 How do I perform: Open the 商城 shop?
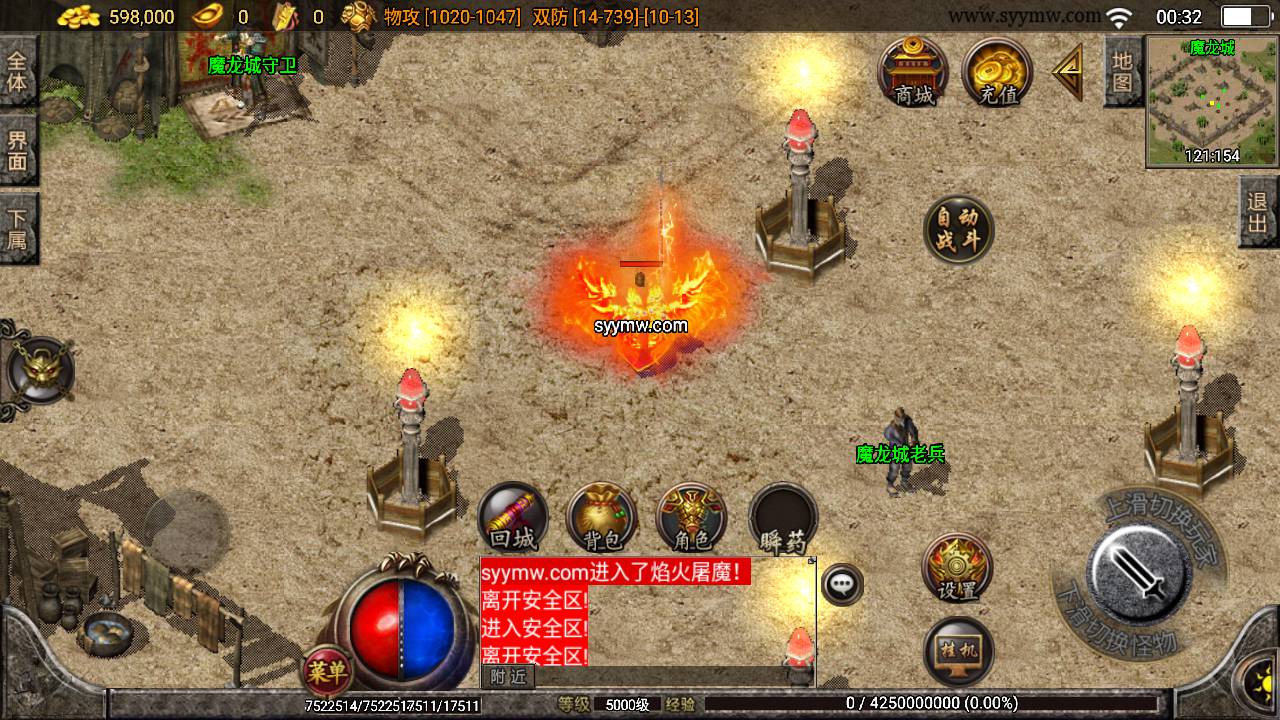pyautogui.click(x=913, y=70)
